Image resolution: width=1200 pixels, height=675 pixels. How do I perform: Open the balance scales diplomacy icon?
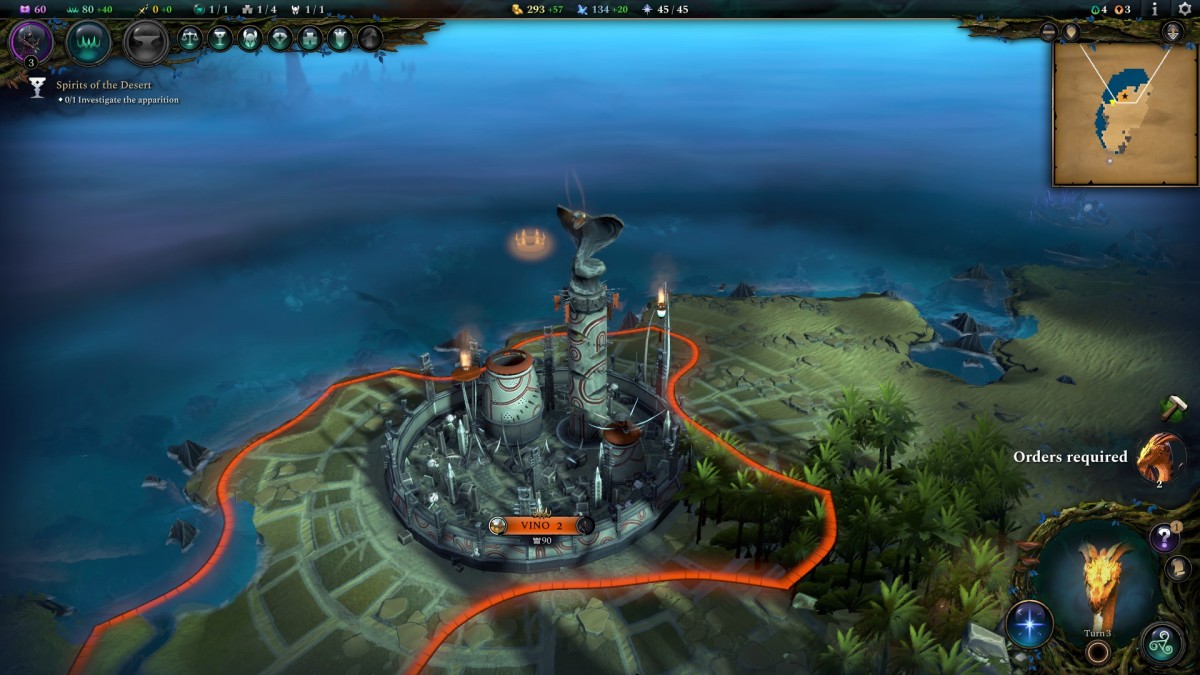tap(190, 39)
